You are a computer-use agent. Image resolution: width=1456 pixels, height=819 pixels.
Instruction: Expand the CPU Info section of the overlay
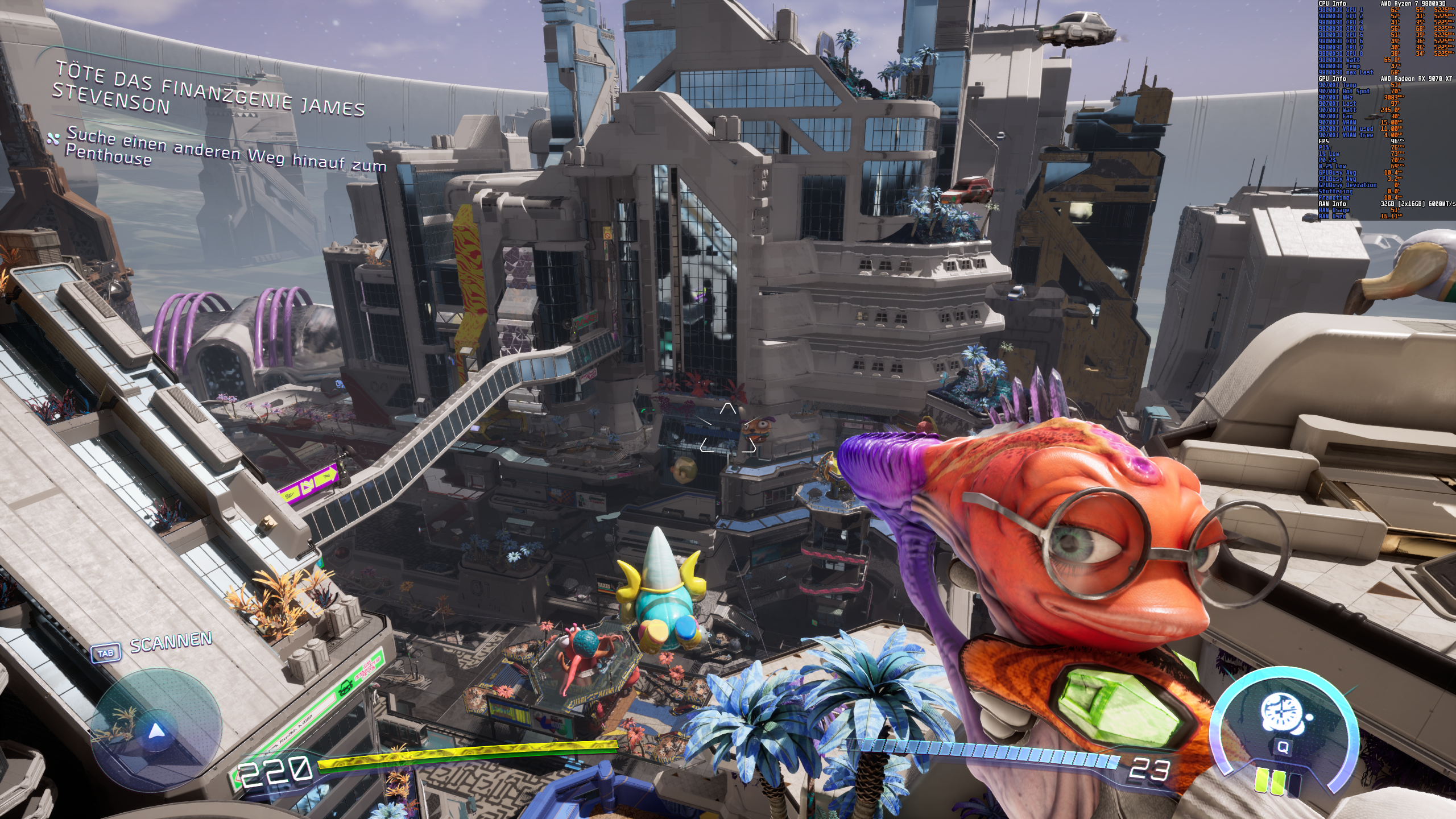point(1332,5)
